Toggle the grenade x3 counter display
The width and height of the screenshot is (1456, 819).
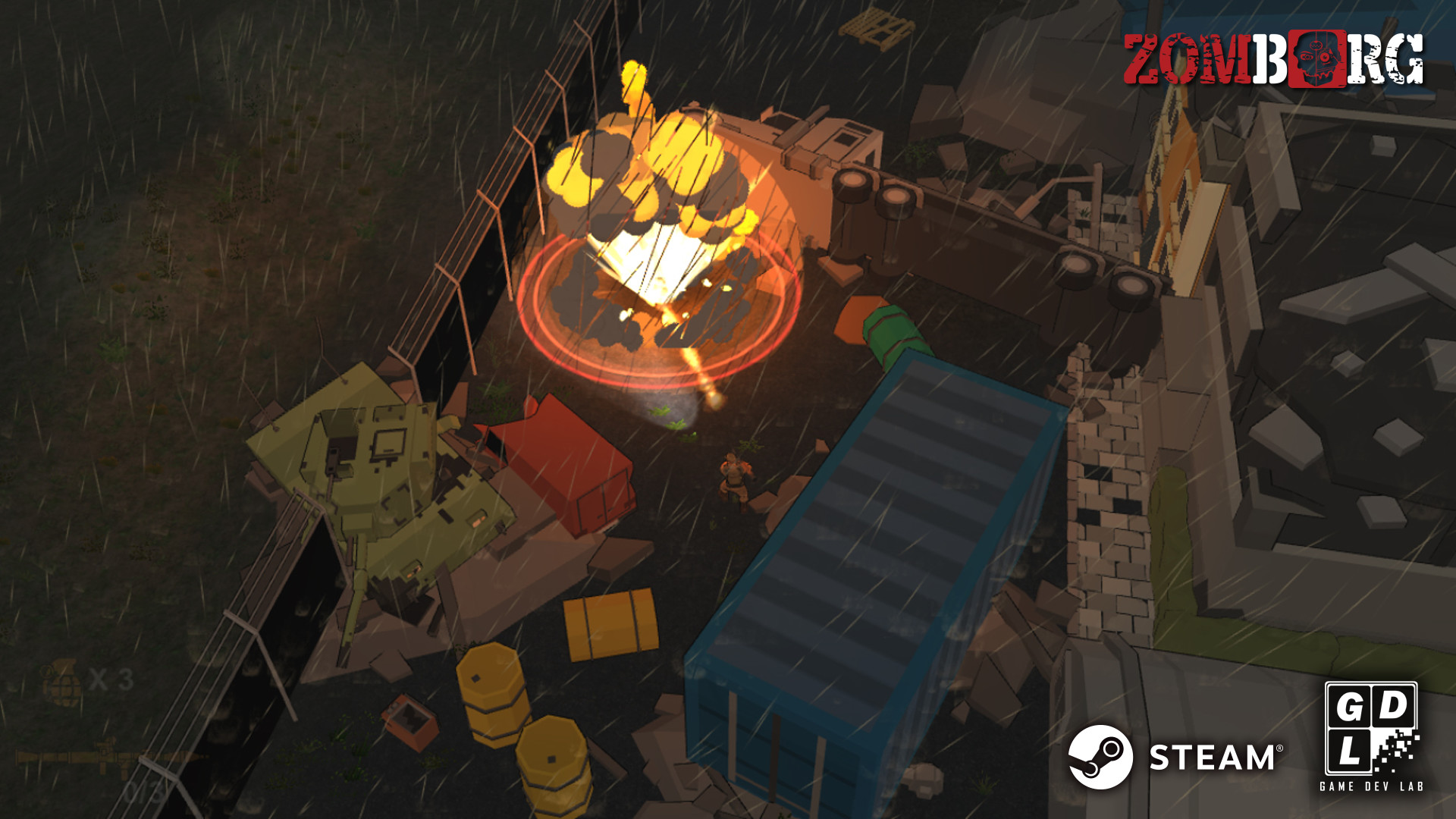pos(111,679)
